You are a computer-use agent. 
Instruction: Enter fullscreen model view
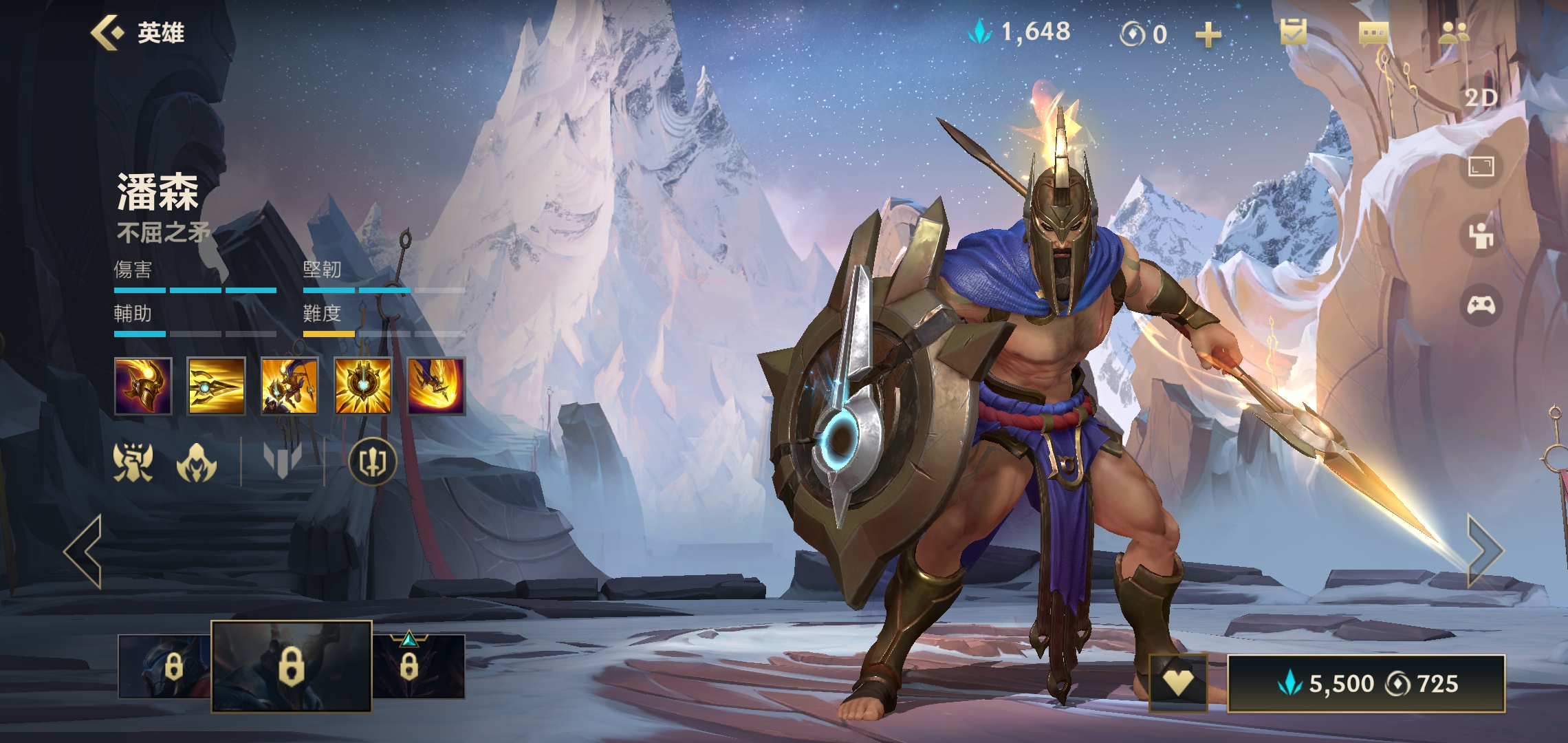(1481, 166)
